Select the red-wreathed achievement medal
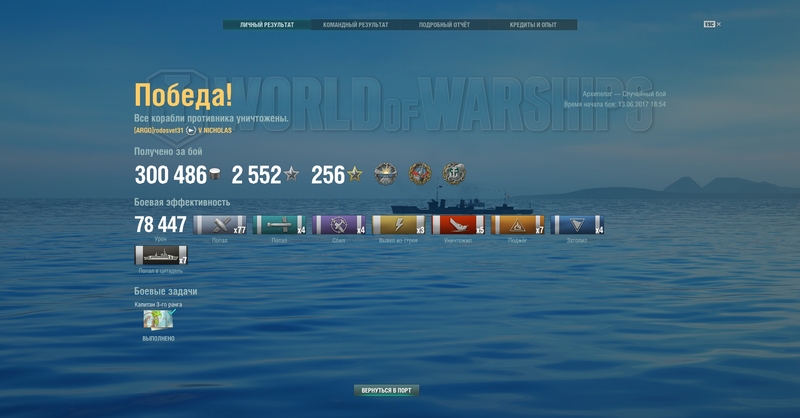800x418 pixels. click(x=420, y=174)
